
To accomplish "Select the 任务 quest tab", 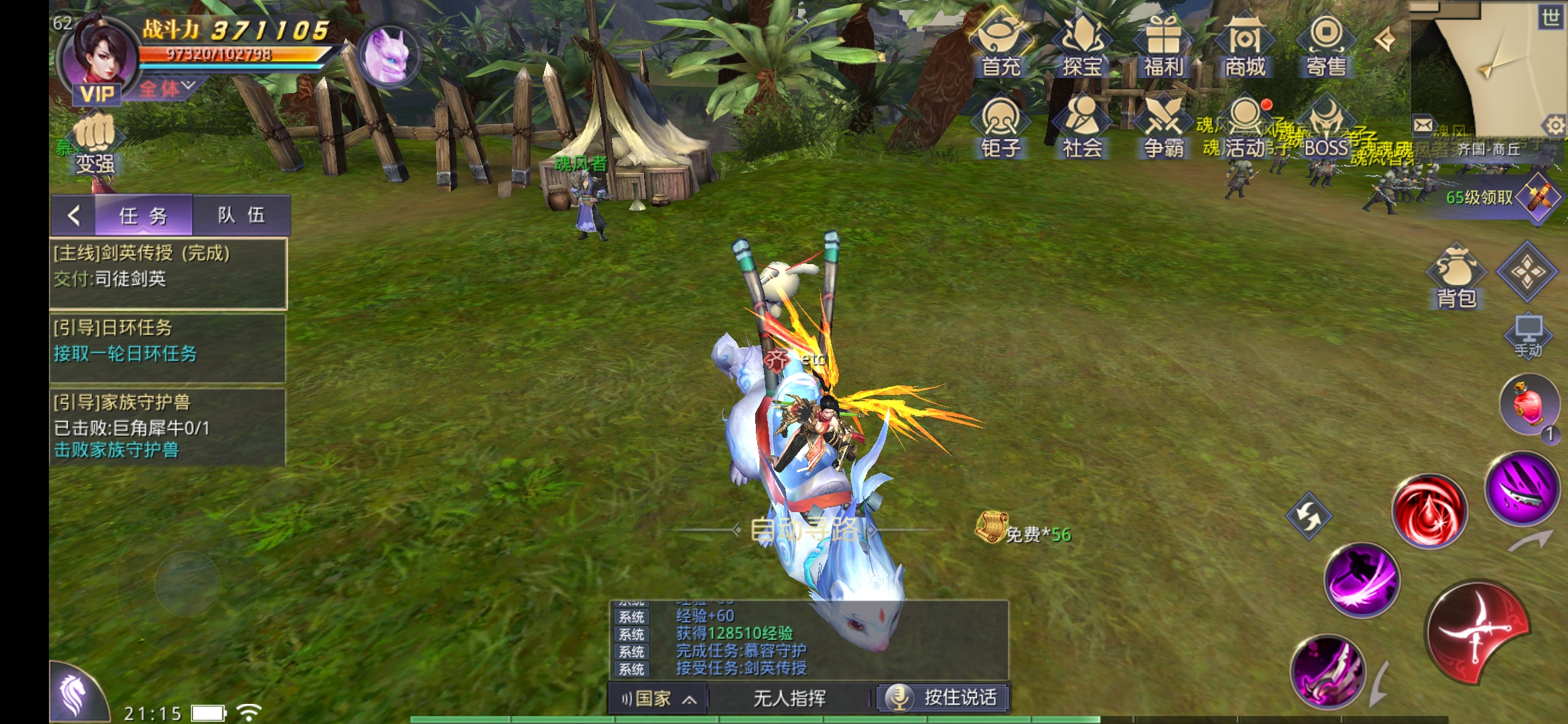I will [x=143, y=216].
